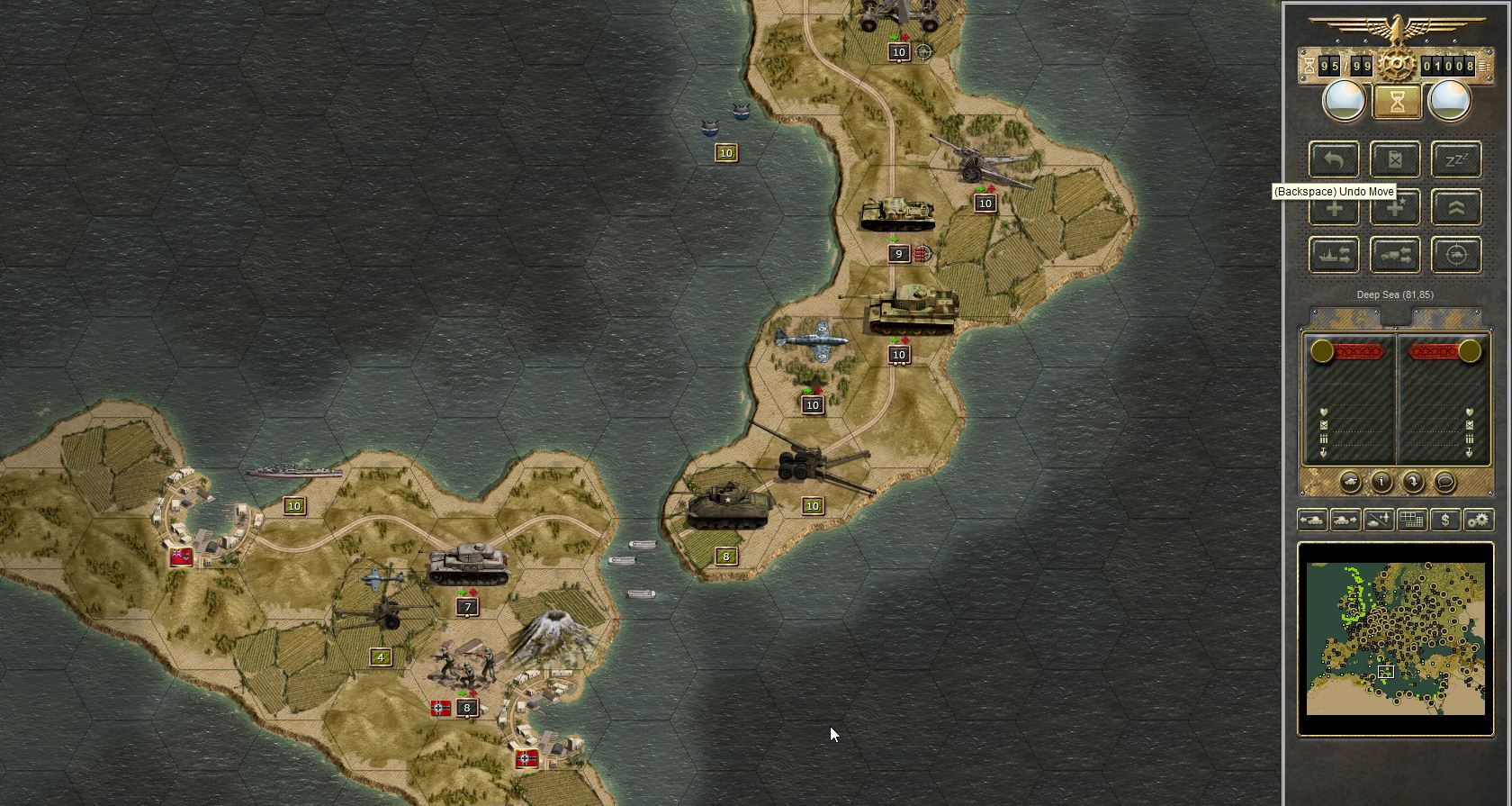Select the next unit with the right tank arrow
1512x806 pixels.
(x=1345, y=520)
